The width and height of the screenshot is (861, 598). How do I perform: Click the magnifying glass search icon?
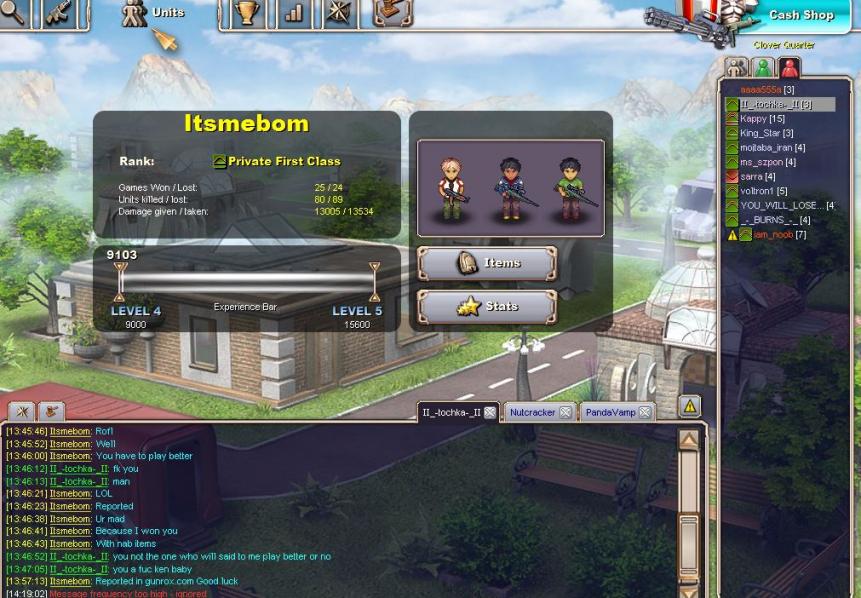(x=12, y=12)
